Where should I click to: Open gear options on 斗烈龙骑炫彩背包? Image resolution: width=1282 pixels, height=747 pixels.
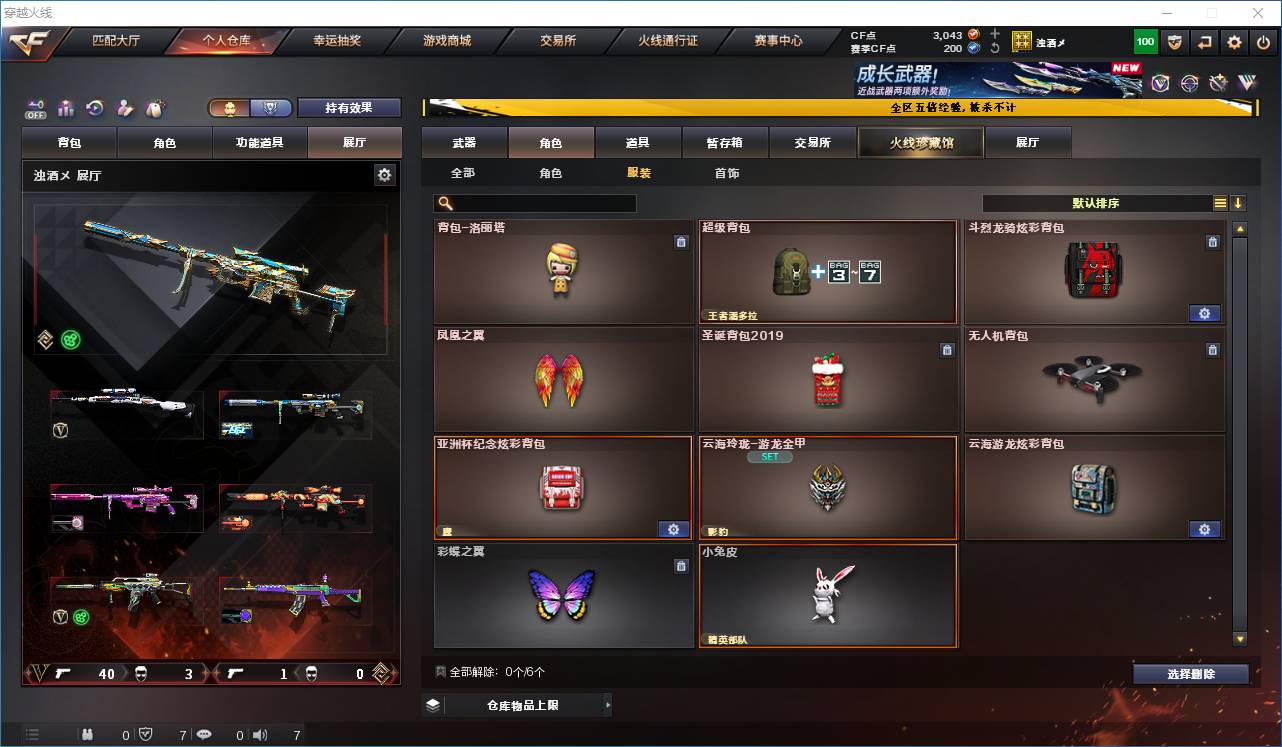(x=1205, y=313)
